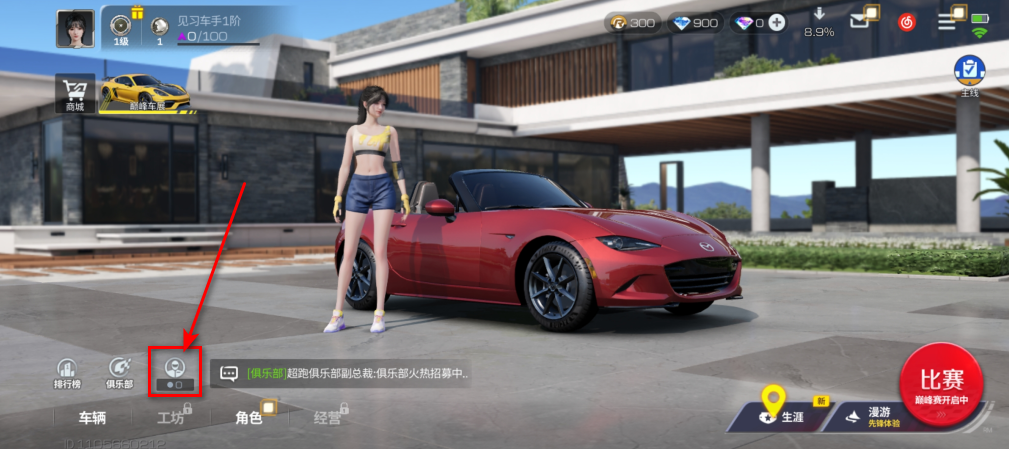Open the hamburger list menu

[x=948, y=21]
